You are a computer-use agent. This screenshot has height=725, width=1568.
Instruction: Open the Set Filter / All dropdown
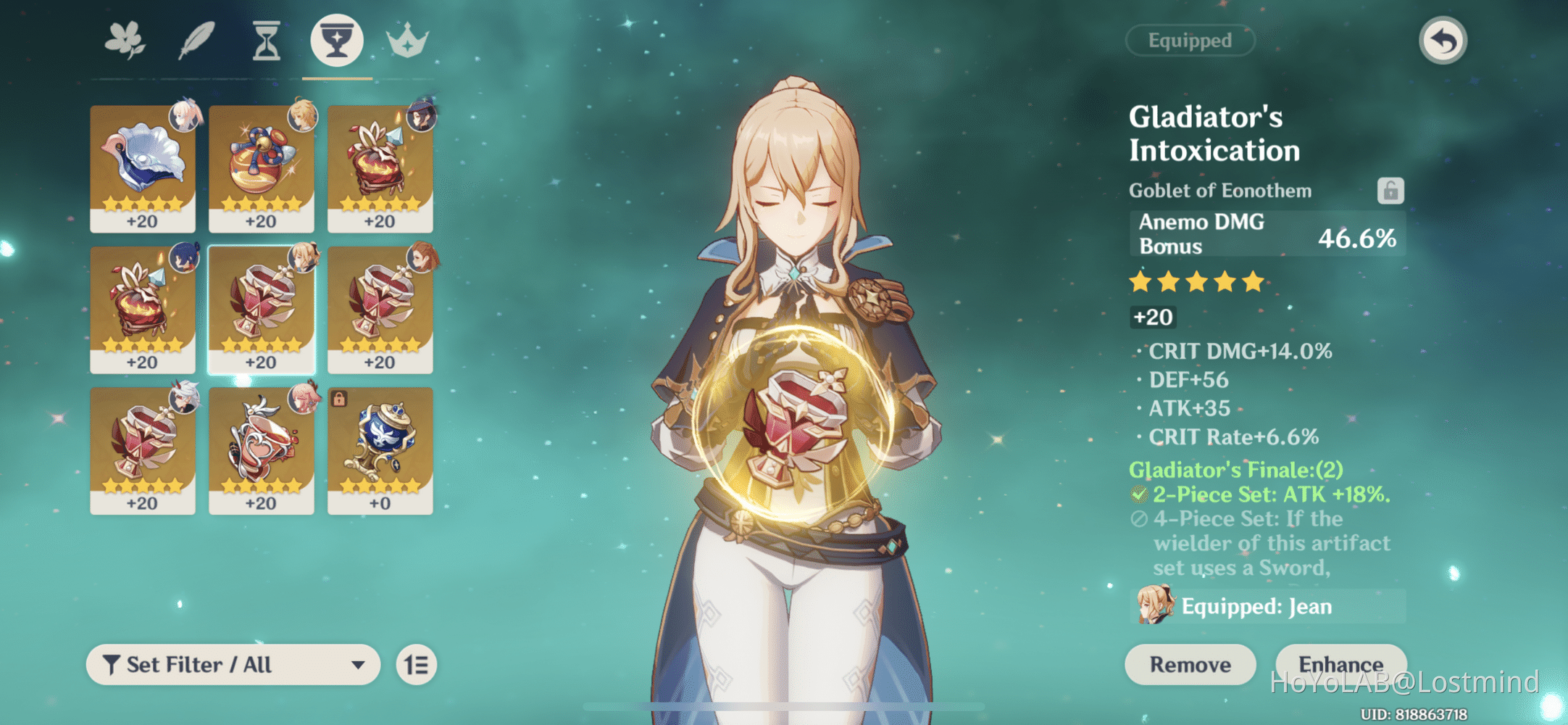pos(232,664)
